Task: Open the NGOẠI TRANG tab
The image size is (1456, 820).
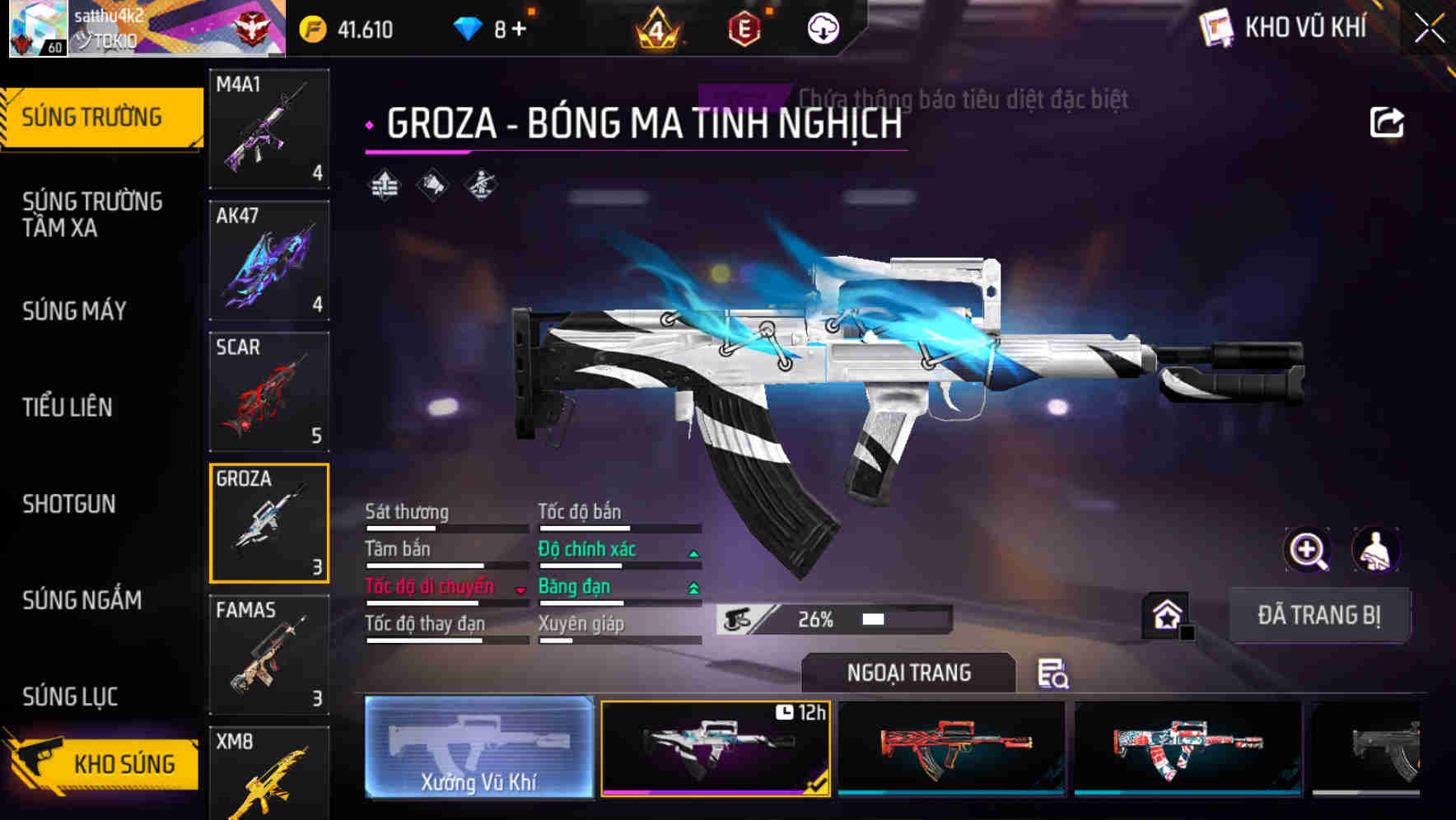Action: pyautogui.click(x=909, y=673)
